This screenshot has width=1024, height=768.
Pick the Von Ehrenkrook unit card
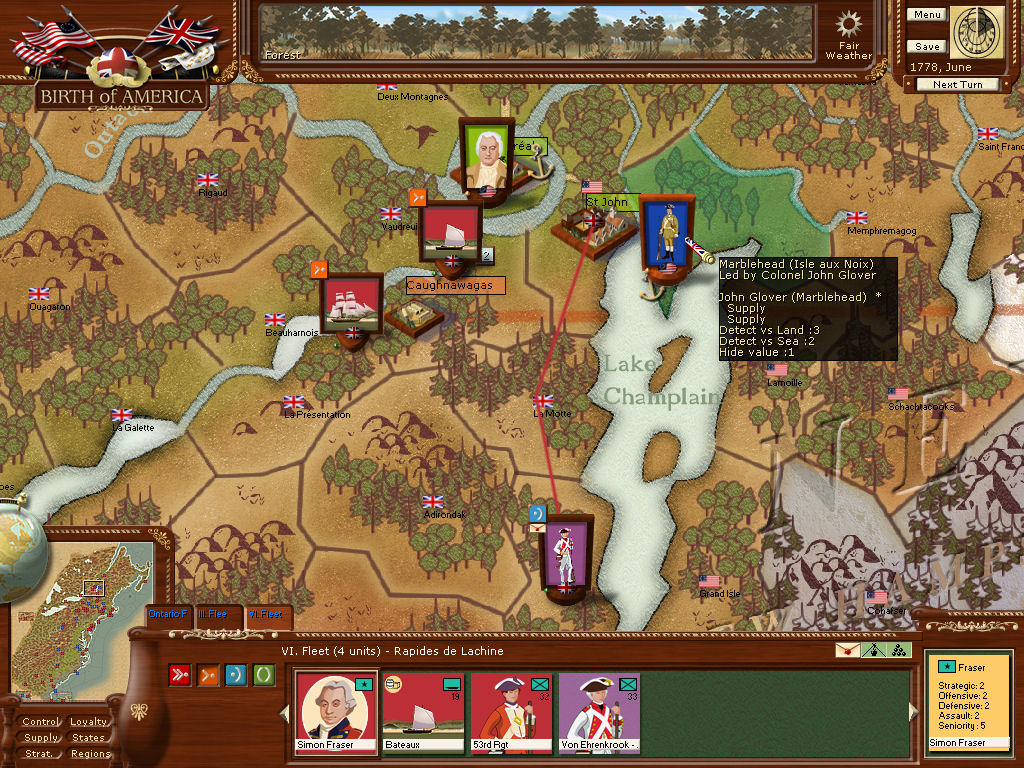point(598,711)
